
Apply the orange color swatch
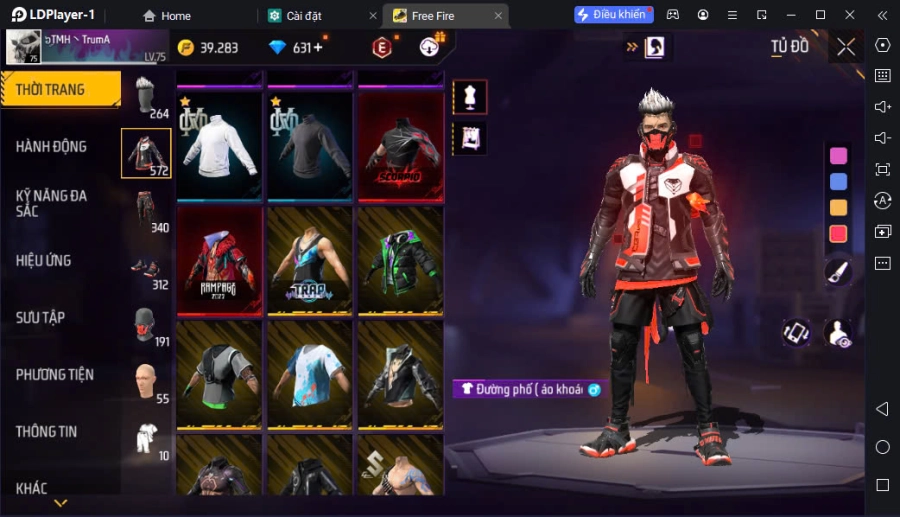(838, 208)
